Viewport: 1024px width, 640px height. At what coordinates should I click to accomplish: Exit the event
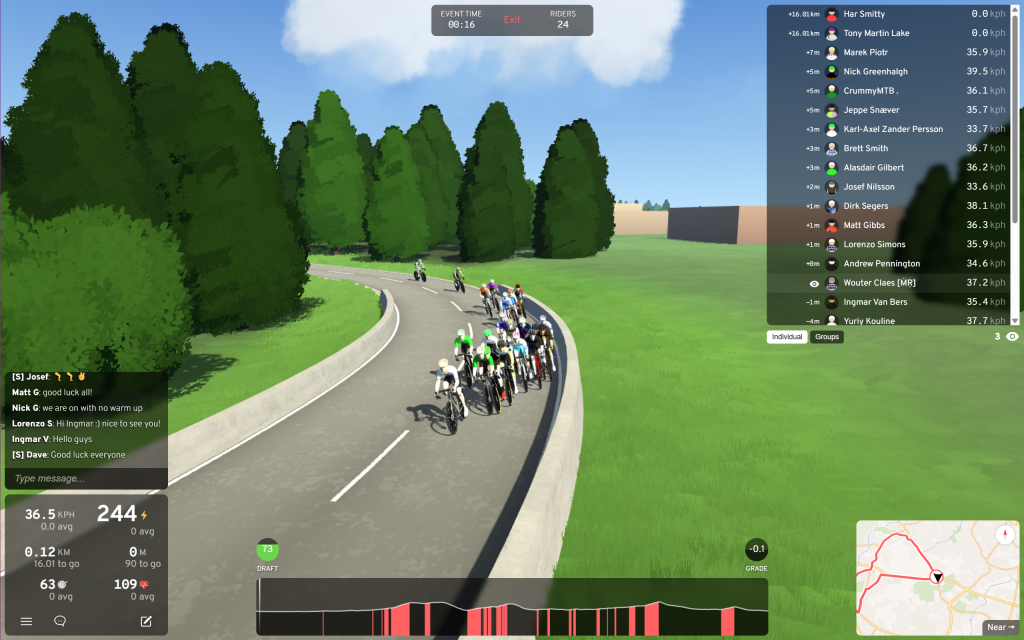[512, 20]
